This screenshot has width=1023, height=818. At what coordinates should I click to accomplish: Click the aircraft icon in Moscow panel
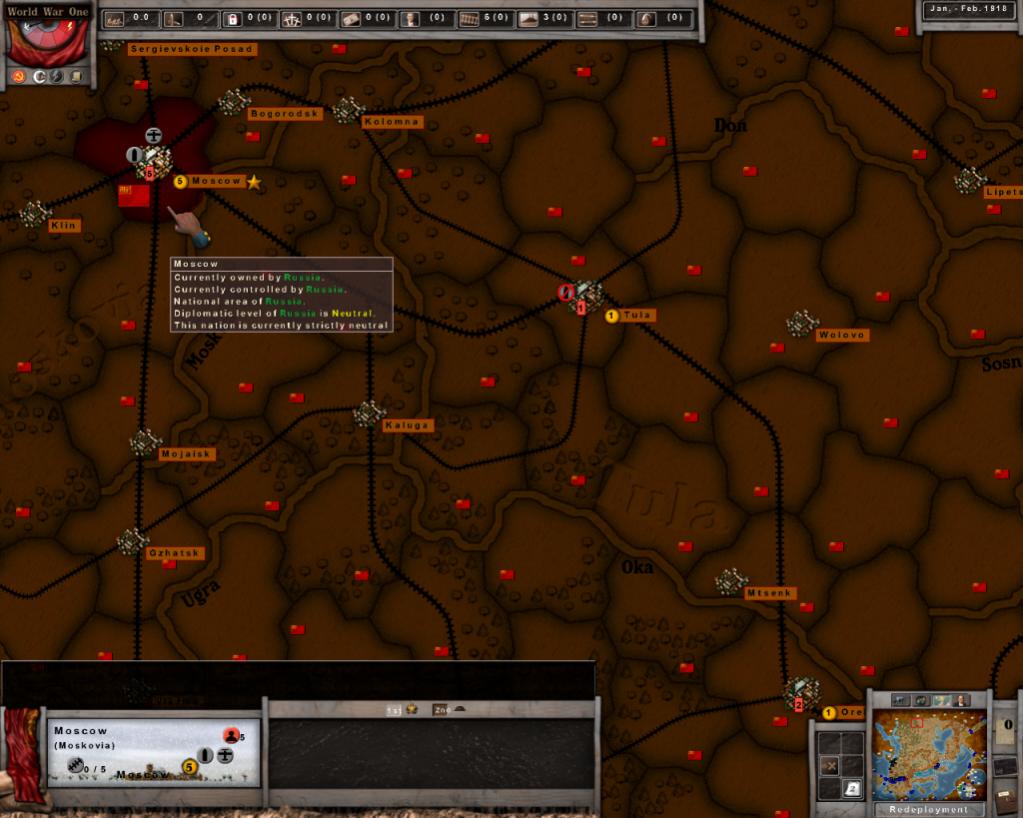225,755
